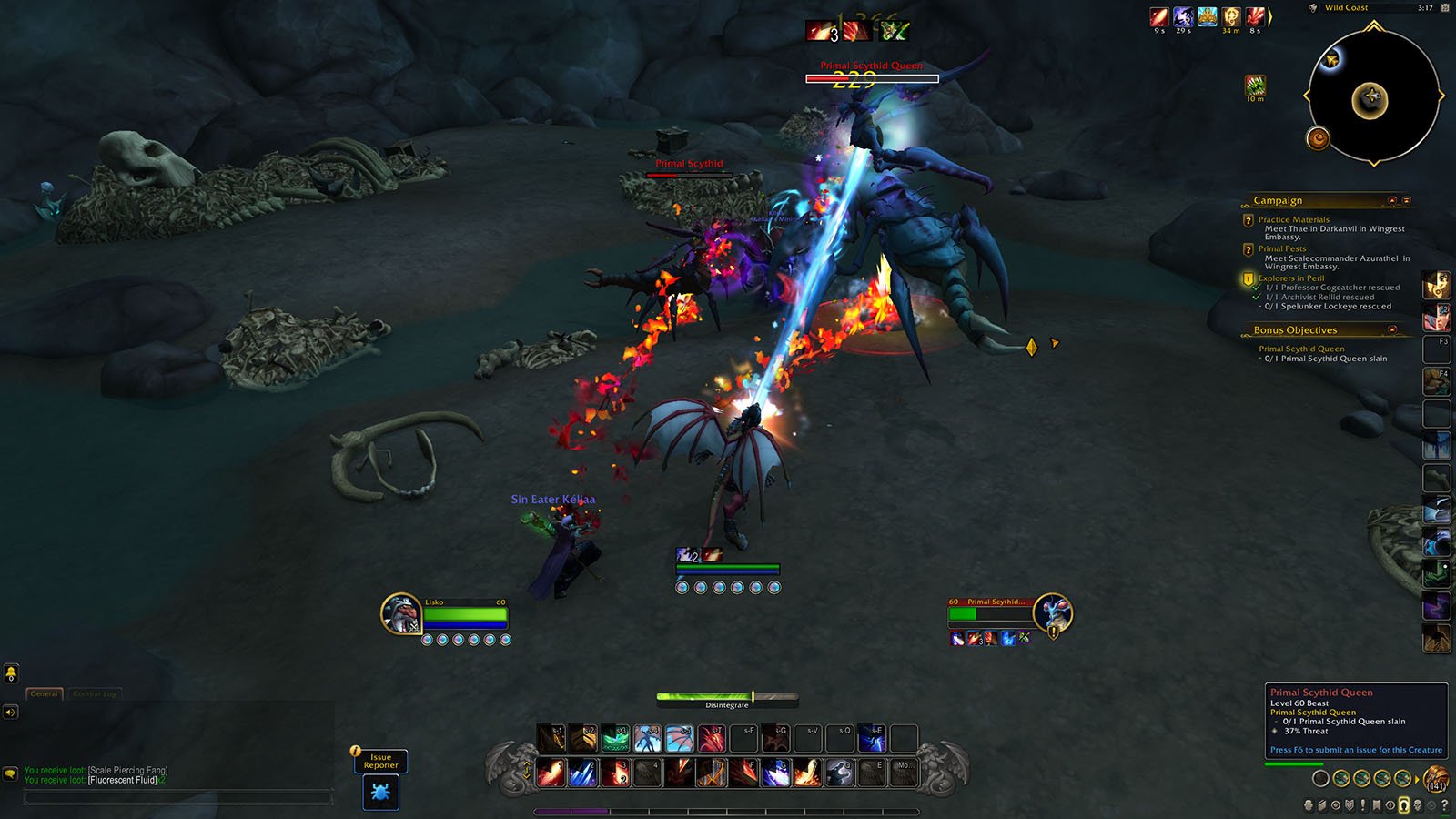
Task: Open the crescent moon minimap button
Action: click(1318, 138)
